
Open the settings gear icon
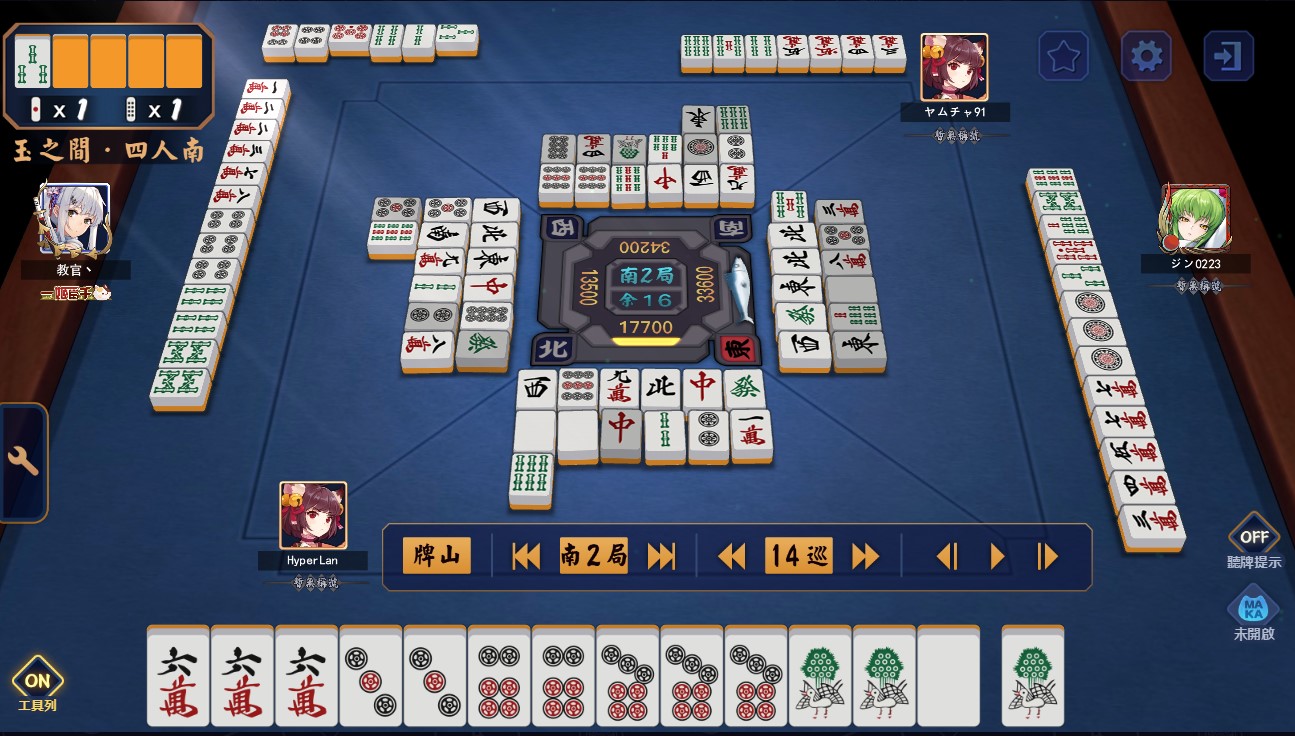click(x=1145, y=56)
